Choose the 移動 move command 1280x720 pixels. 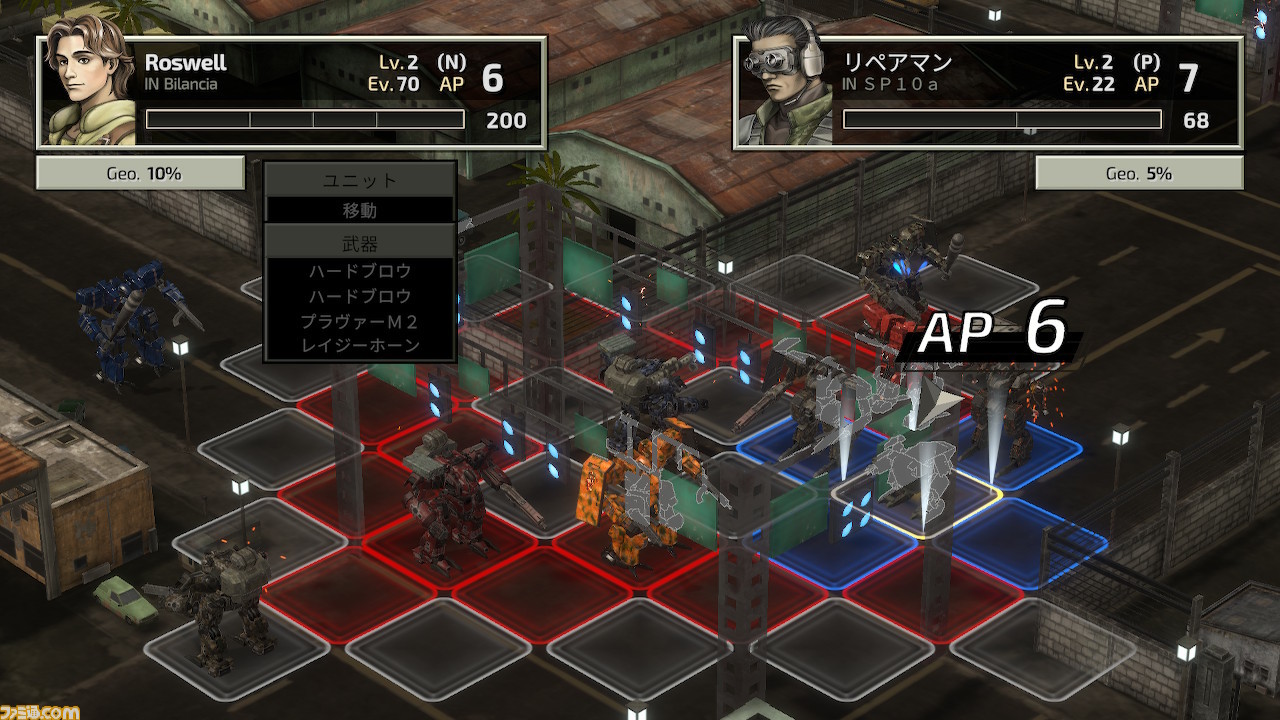pyautogui.click(x=360, y=211)
